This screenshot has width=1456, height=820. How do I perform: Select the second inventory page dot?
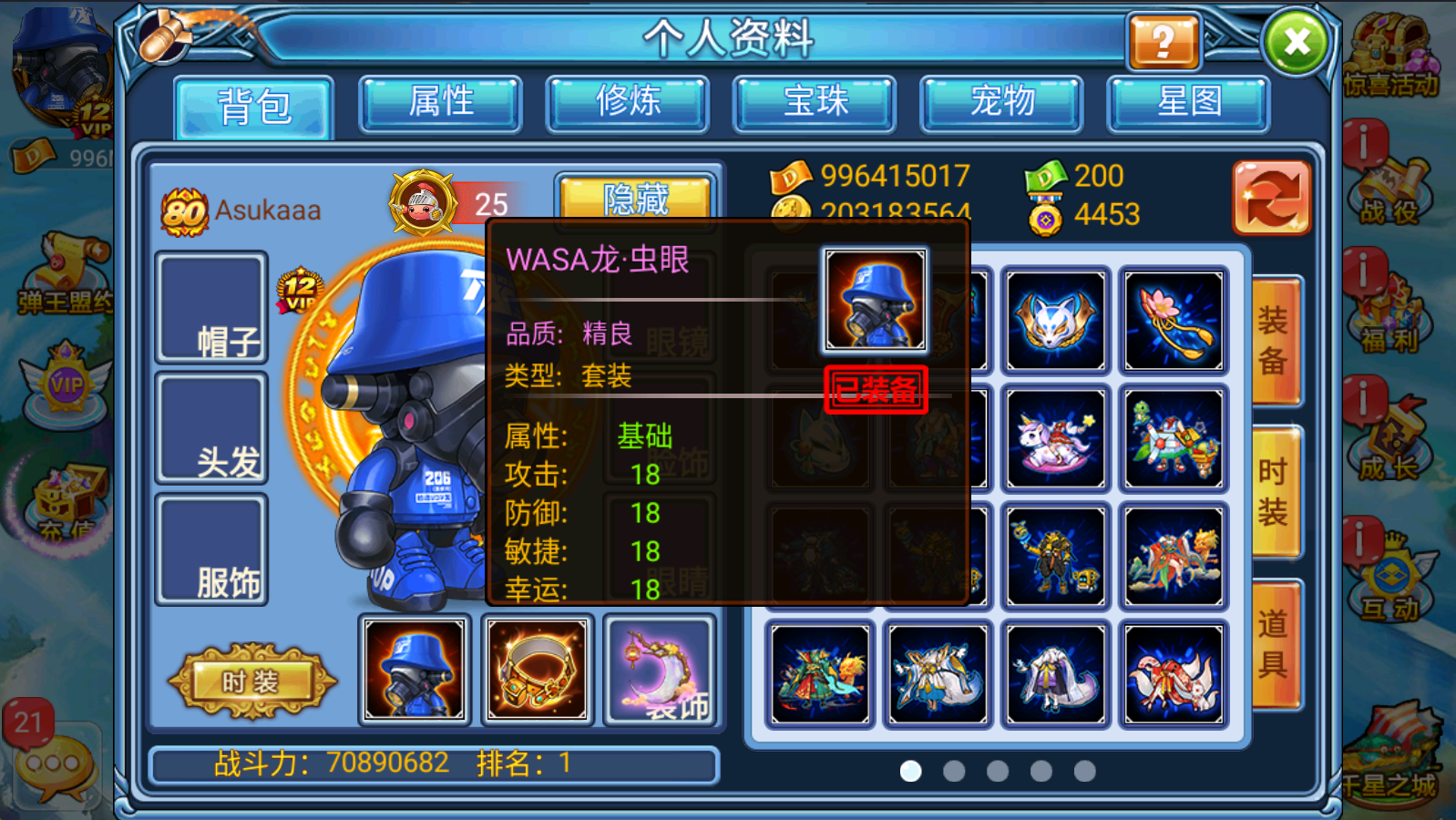pos(953,772)
